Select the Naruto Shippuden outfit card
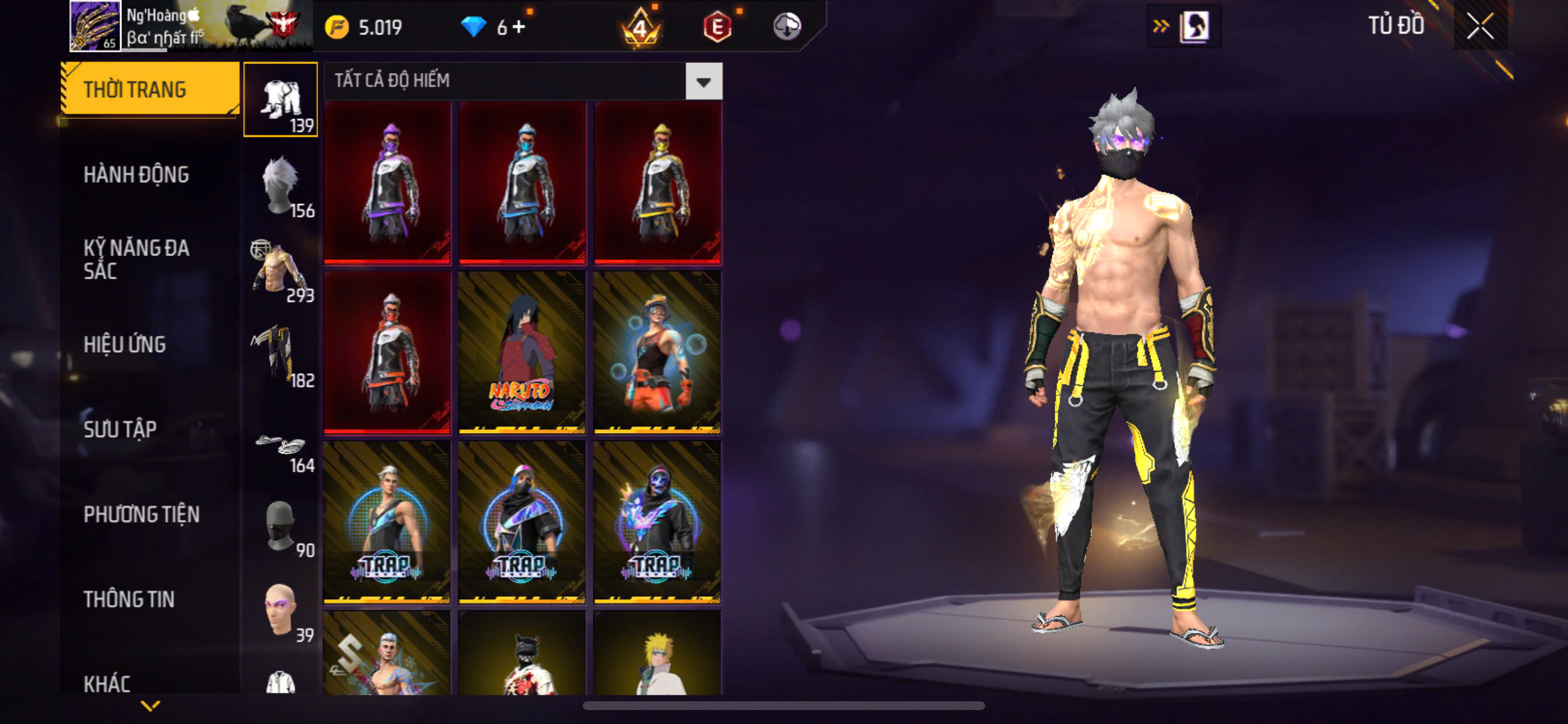 click(521, 353)
